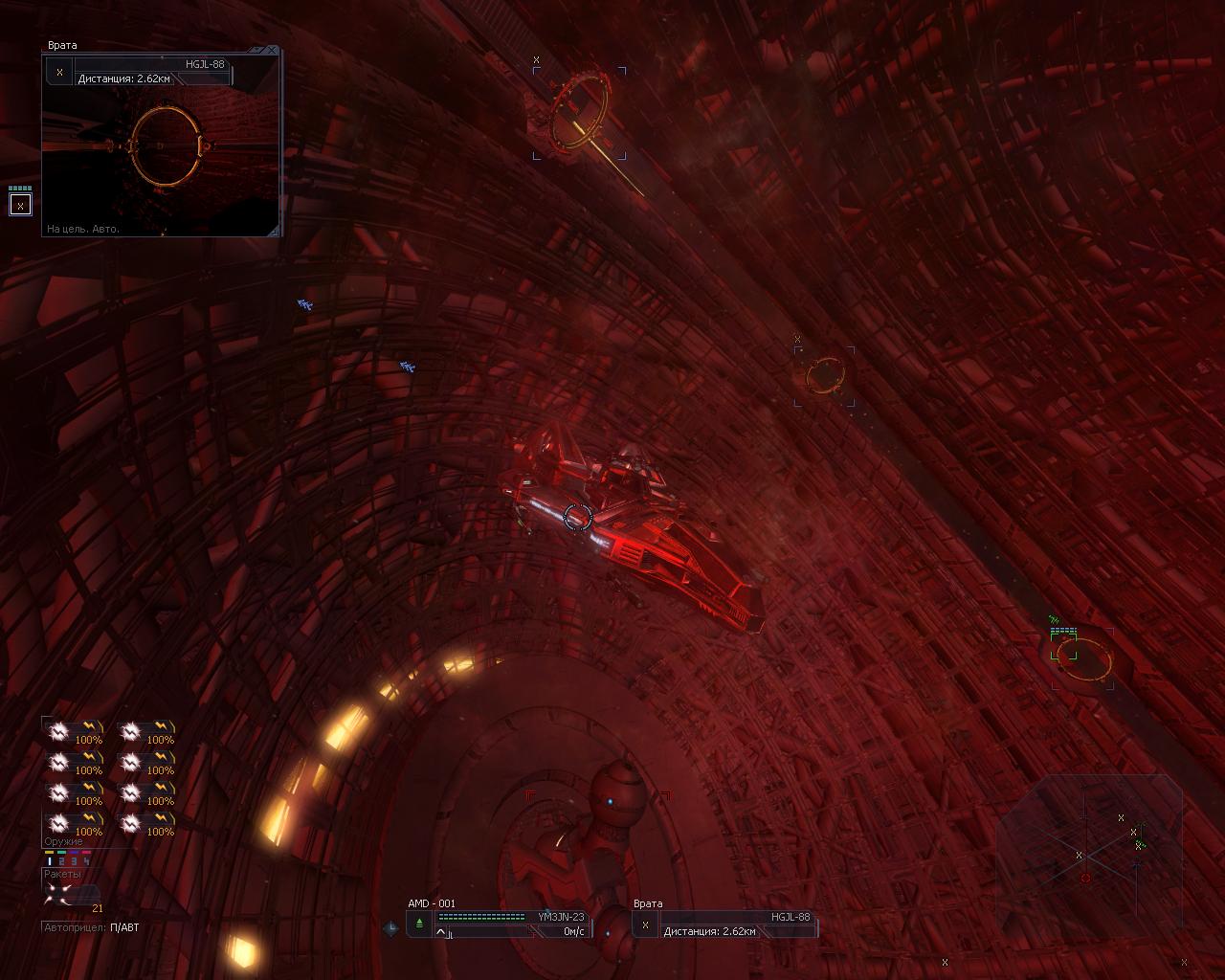Select the X target icon below the shield pips
The width and height of the screenshot is (1225, 980).
pyautogui.click(x=20, y=205)
